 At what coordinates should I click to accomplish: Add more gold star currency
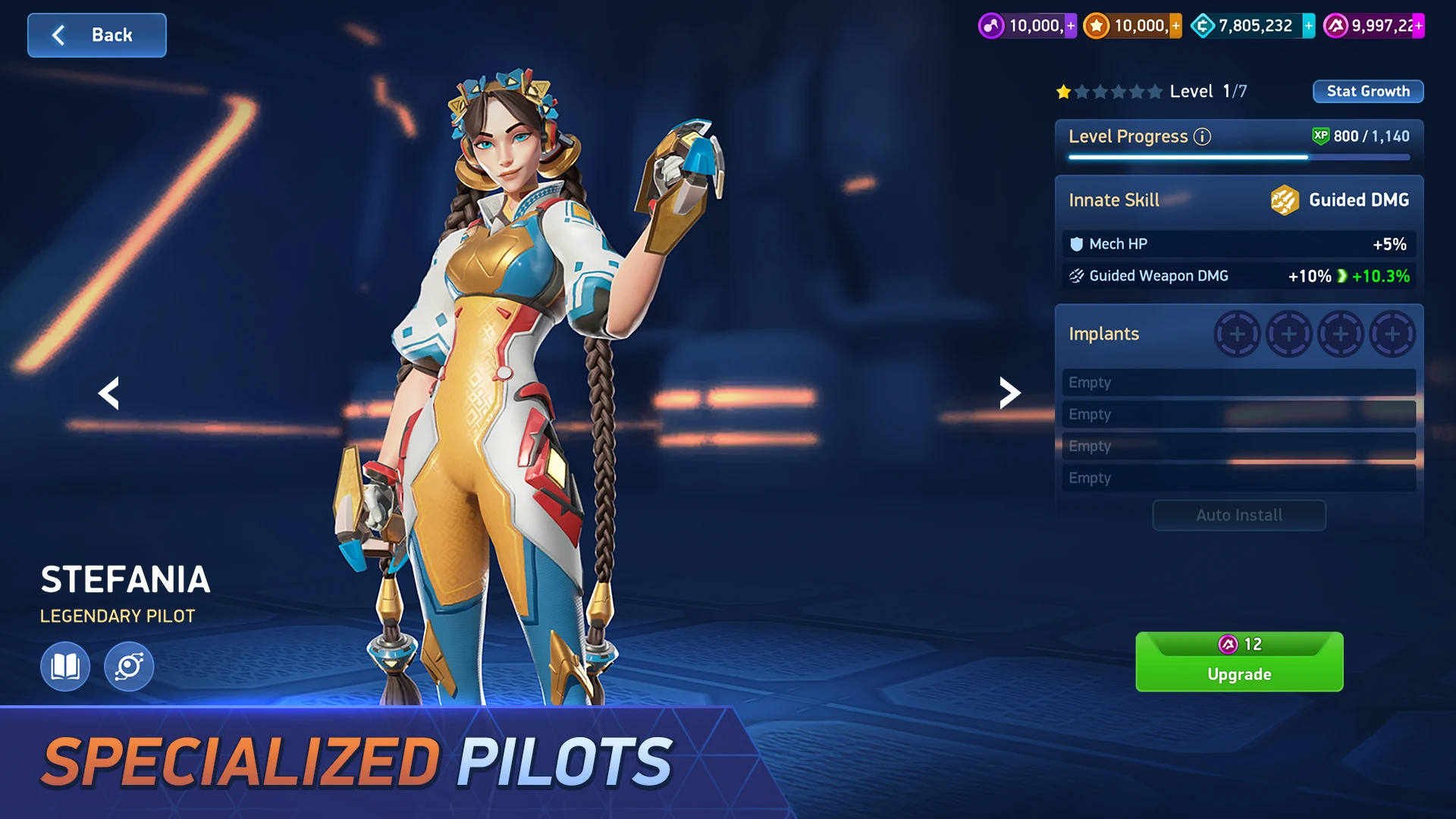click(1175, 26)
